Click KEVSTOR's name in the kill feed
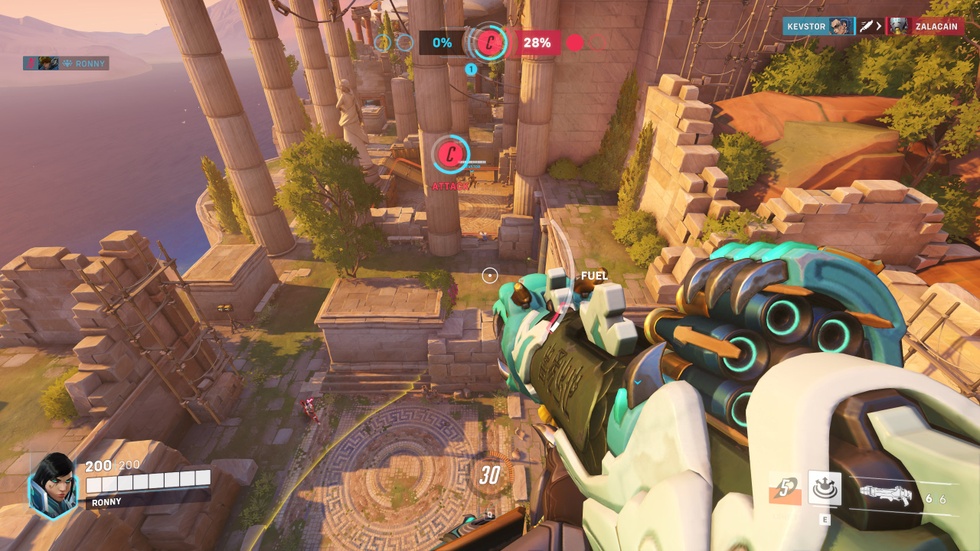The width and height of the screenshot is (980, 551). coord(806,26)
